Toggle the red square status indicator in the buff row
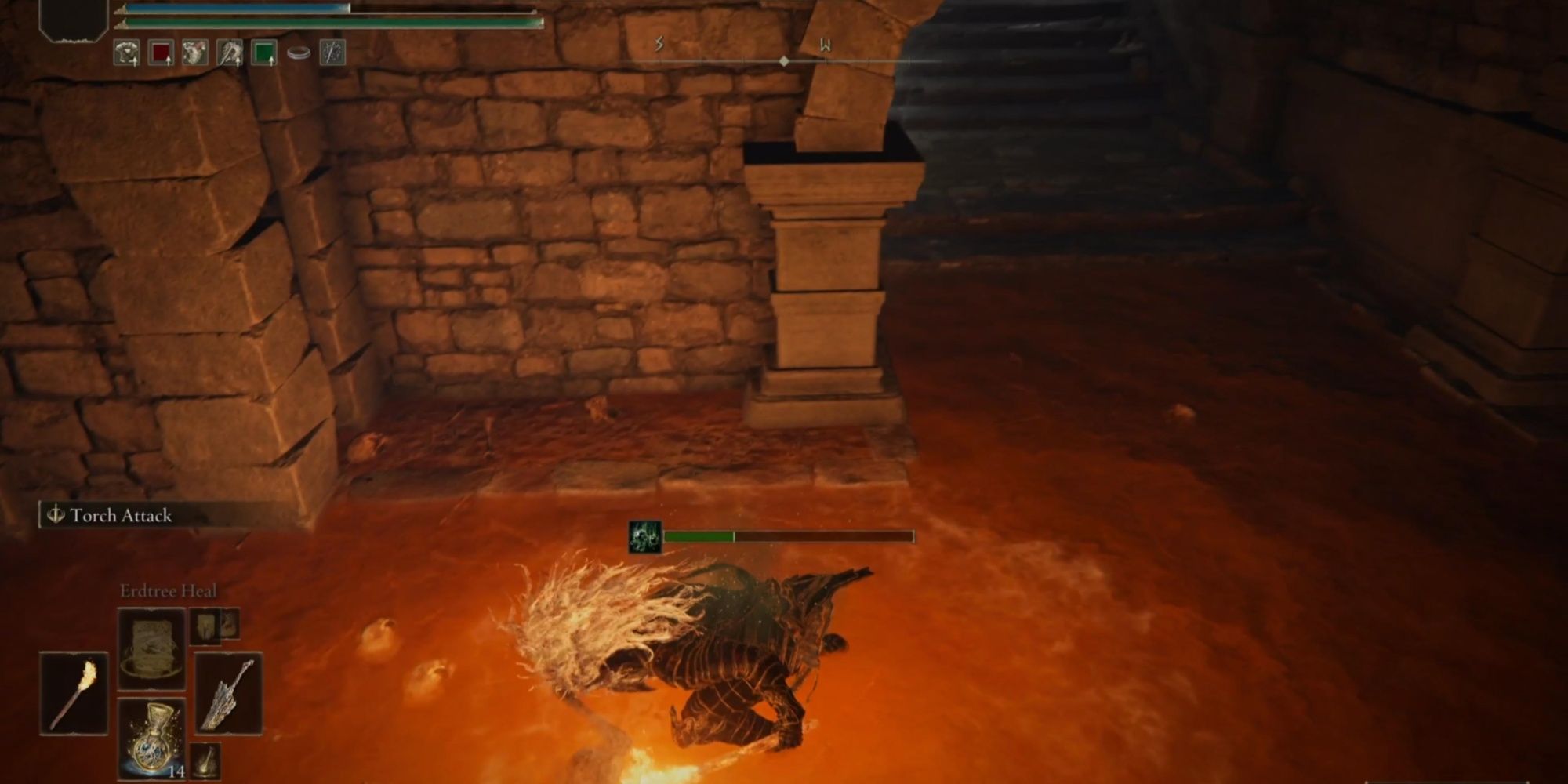 160,52
